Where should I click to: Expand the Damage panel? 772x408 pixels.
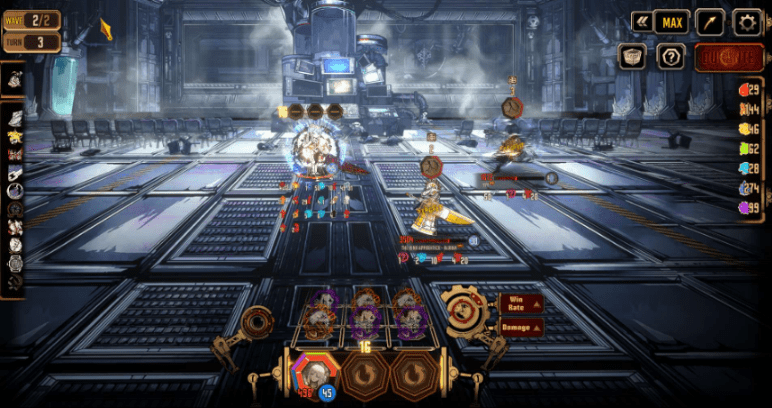click(x=522, y=327)
